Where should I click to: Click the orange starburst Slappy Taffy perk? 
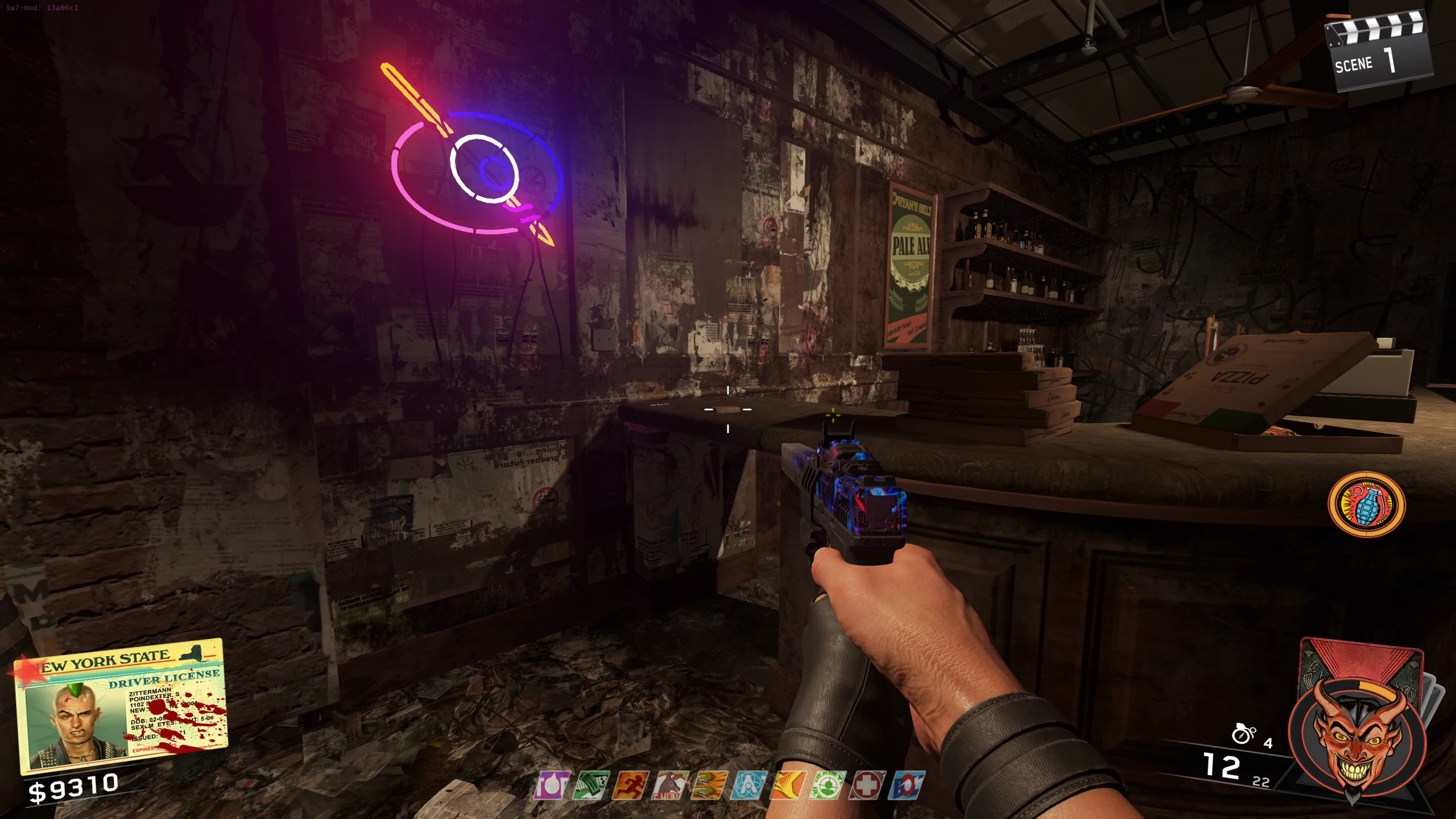point(788,785)
